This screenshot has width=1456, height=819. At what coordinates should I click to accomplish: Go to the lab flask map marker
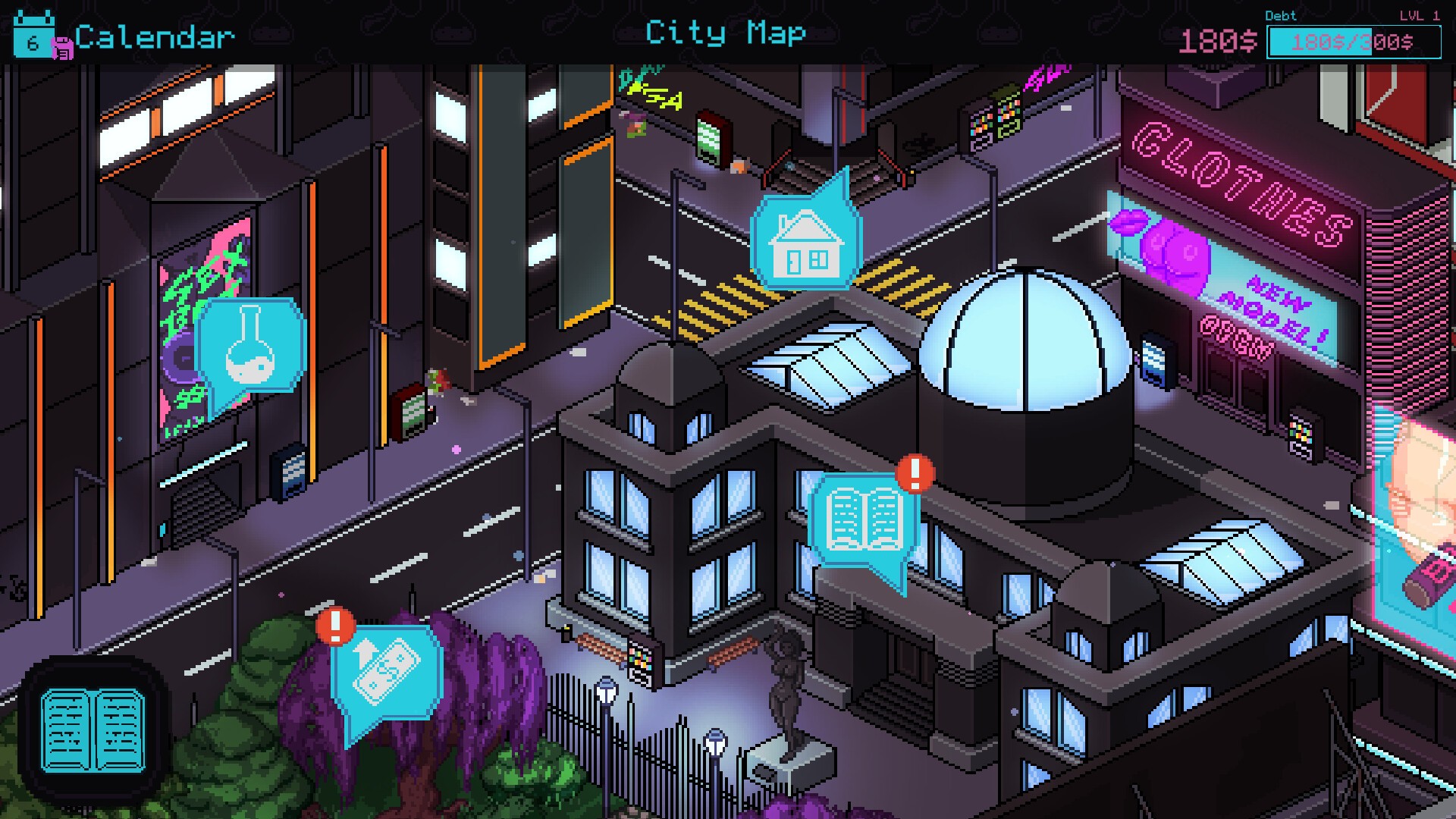pyautogui.click(x=252, y=347)
